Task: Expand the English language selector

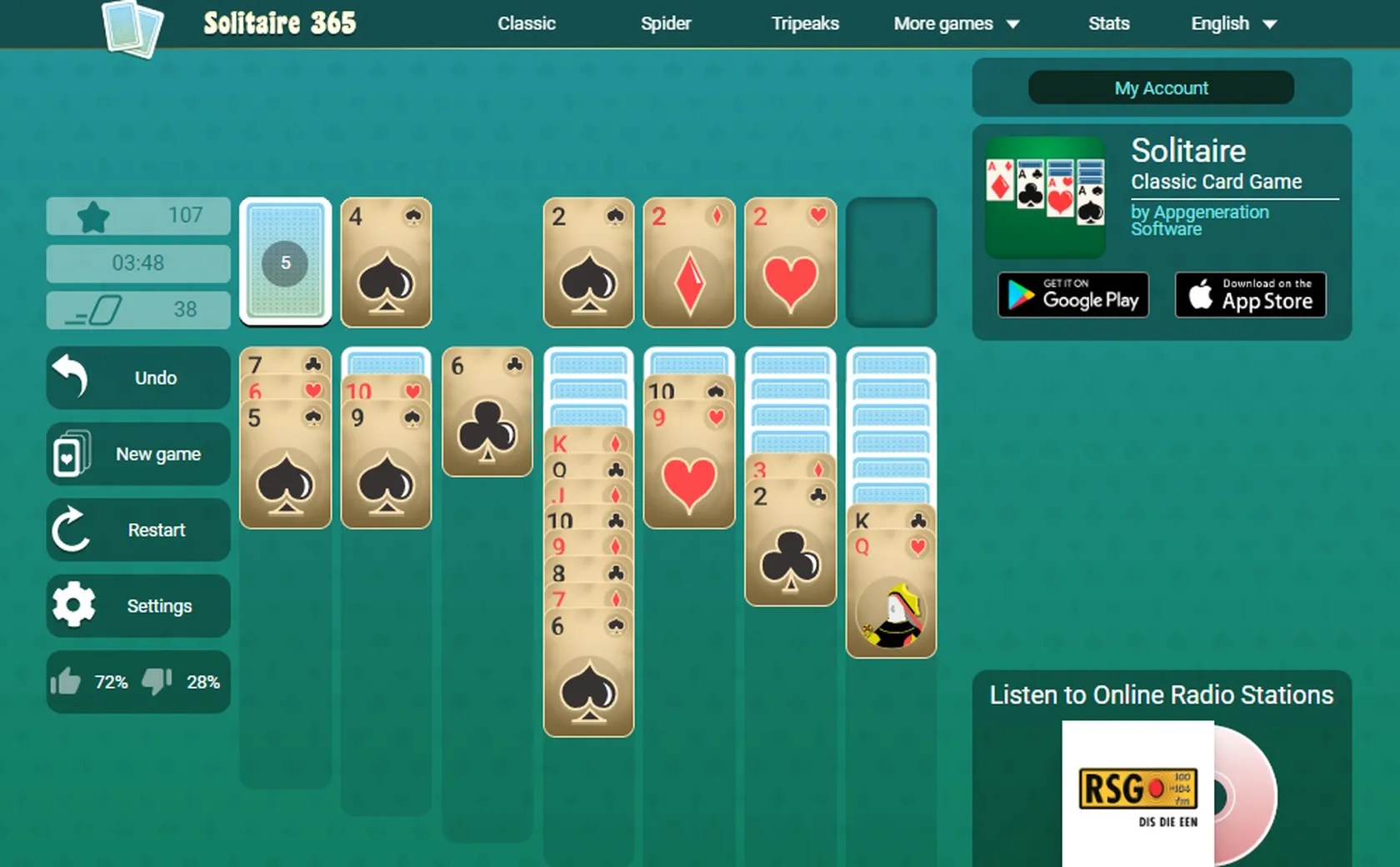Action: coord(1232,23)
